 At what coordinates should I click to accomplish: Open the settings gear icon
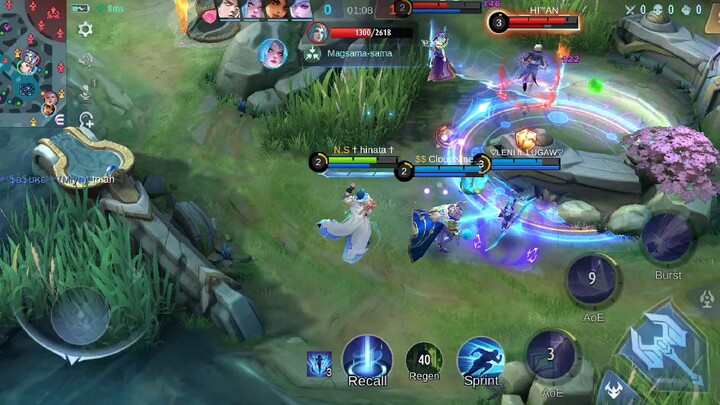pos(85,29)
